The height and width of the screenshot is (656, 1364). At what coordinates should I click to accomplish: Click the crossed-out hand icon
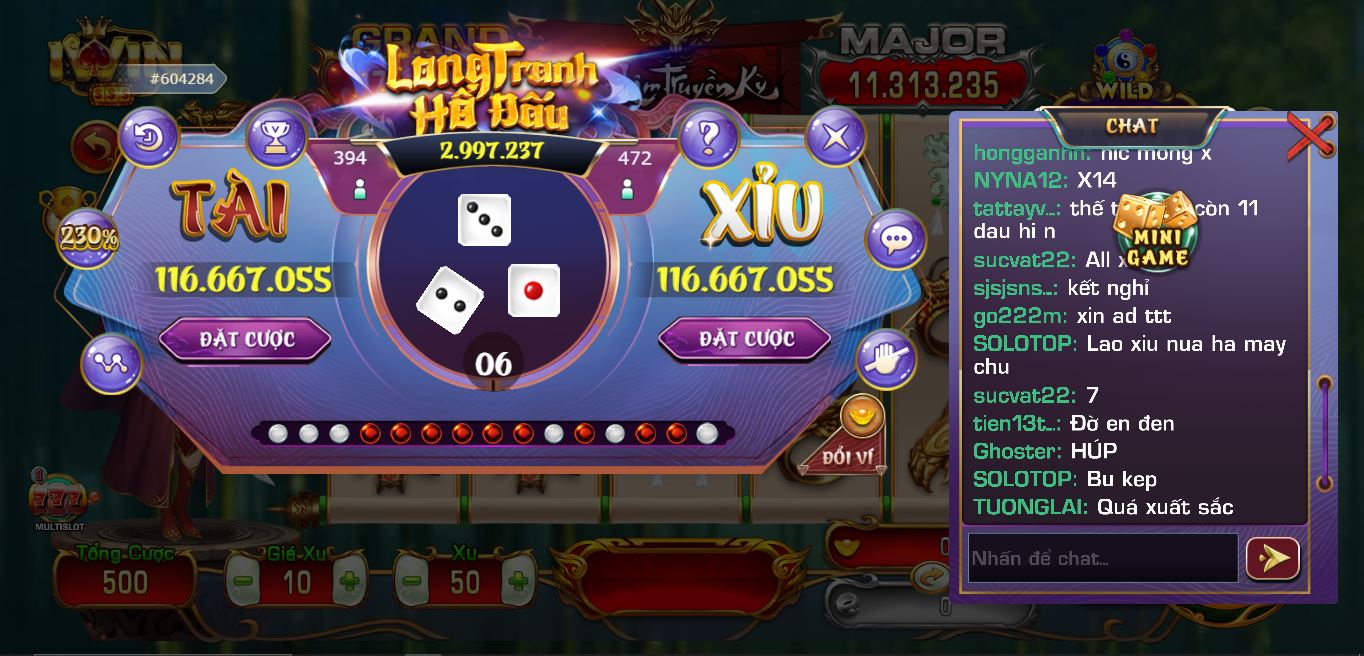tap(886, 359)
